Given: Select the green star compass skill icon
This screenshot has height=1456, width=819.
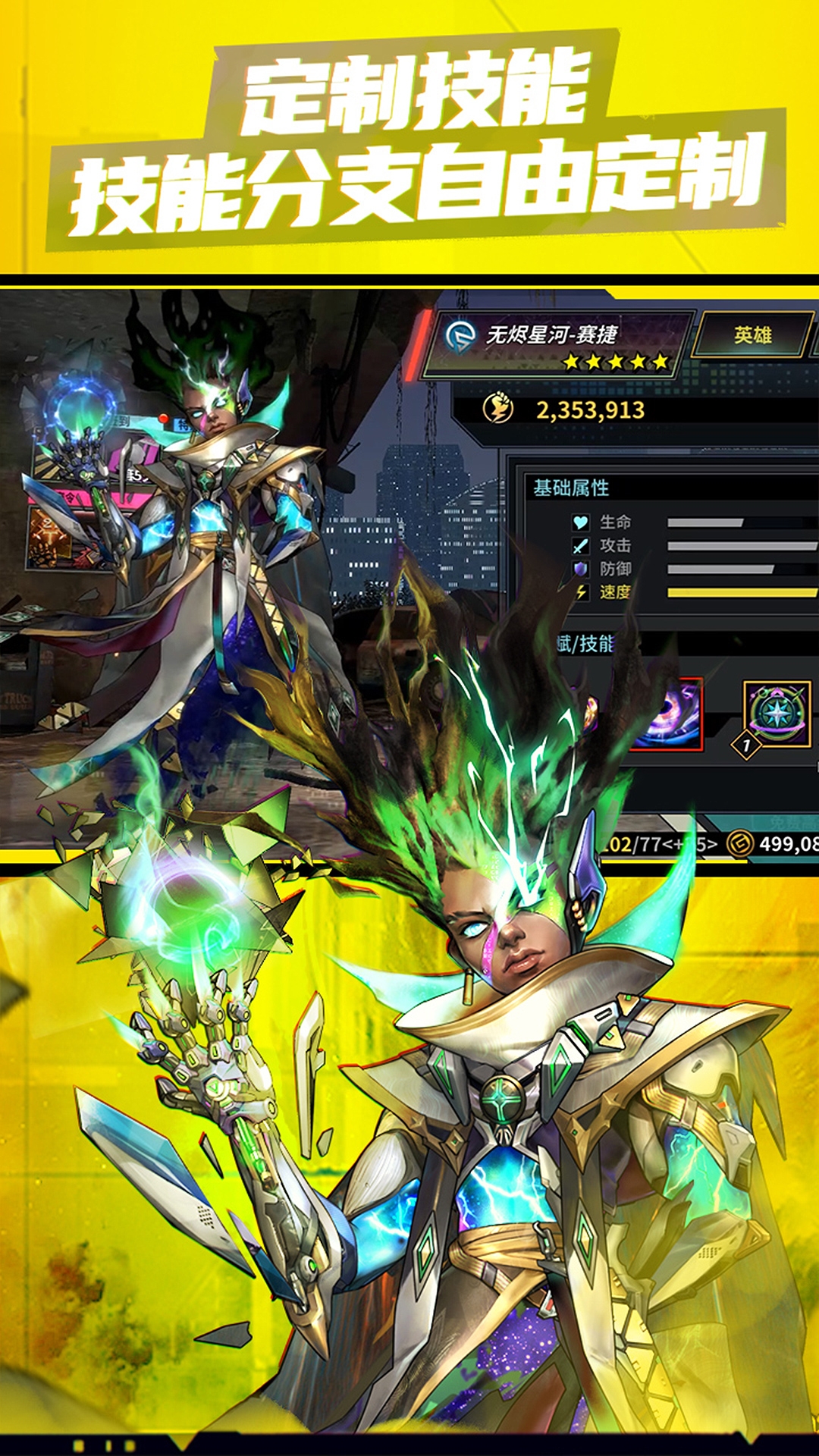Looking at the screenshot, I should [777, 713].
